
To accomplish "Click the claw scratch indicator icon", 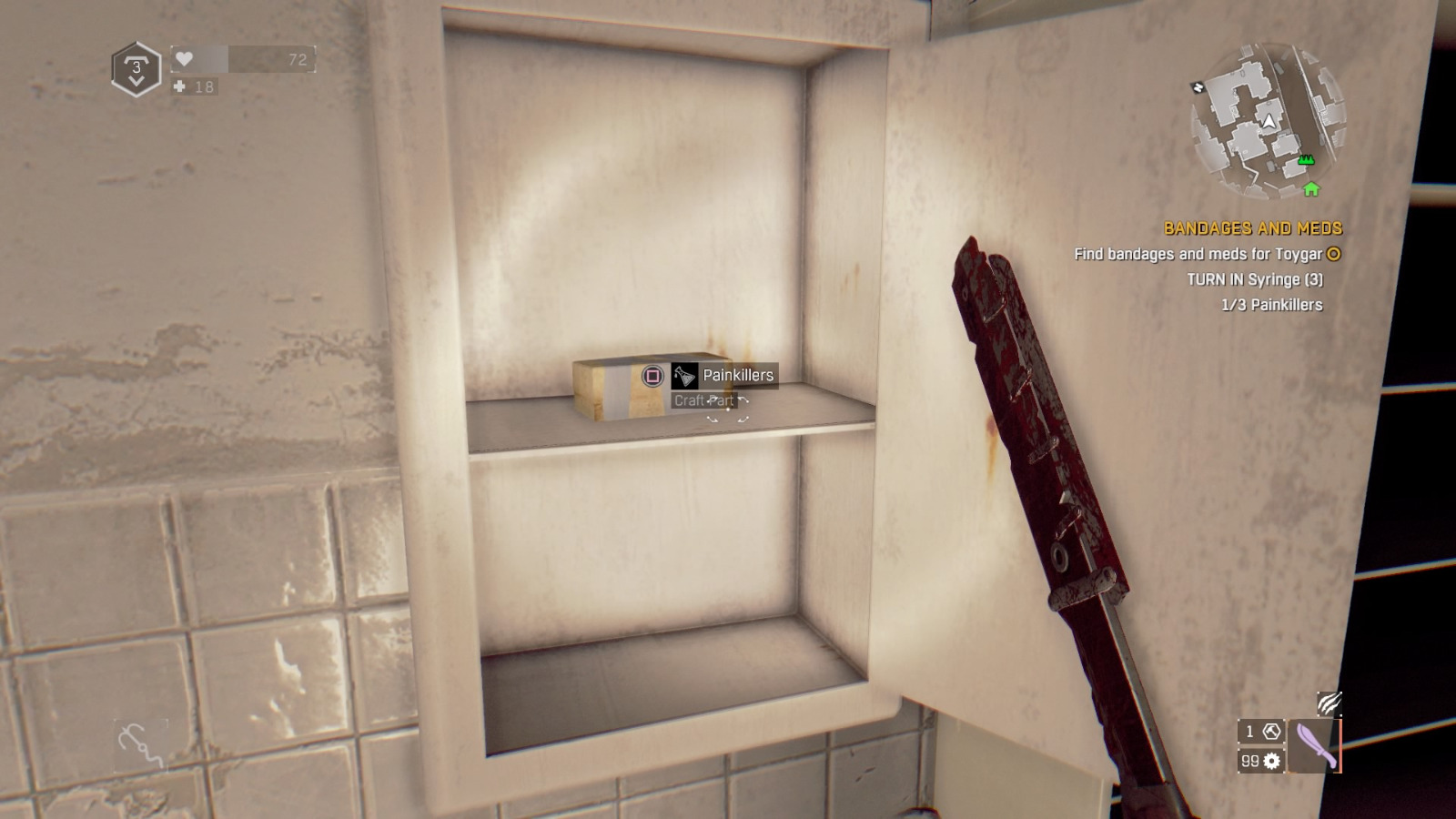I will click(1328, 705).
